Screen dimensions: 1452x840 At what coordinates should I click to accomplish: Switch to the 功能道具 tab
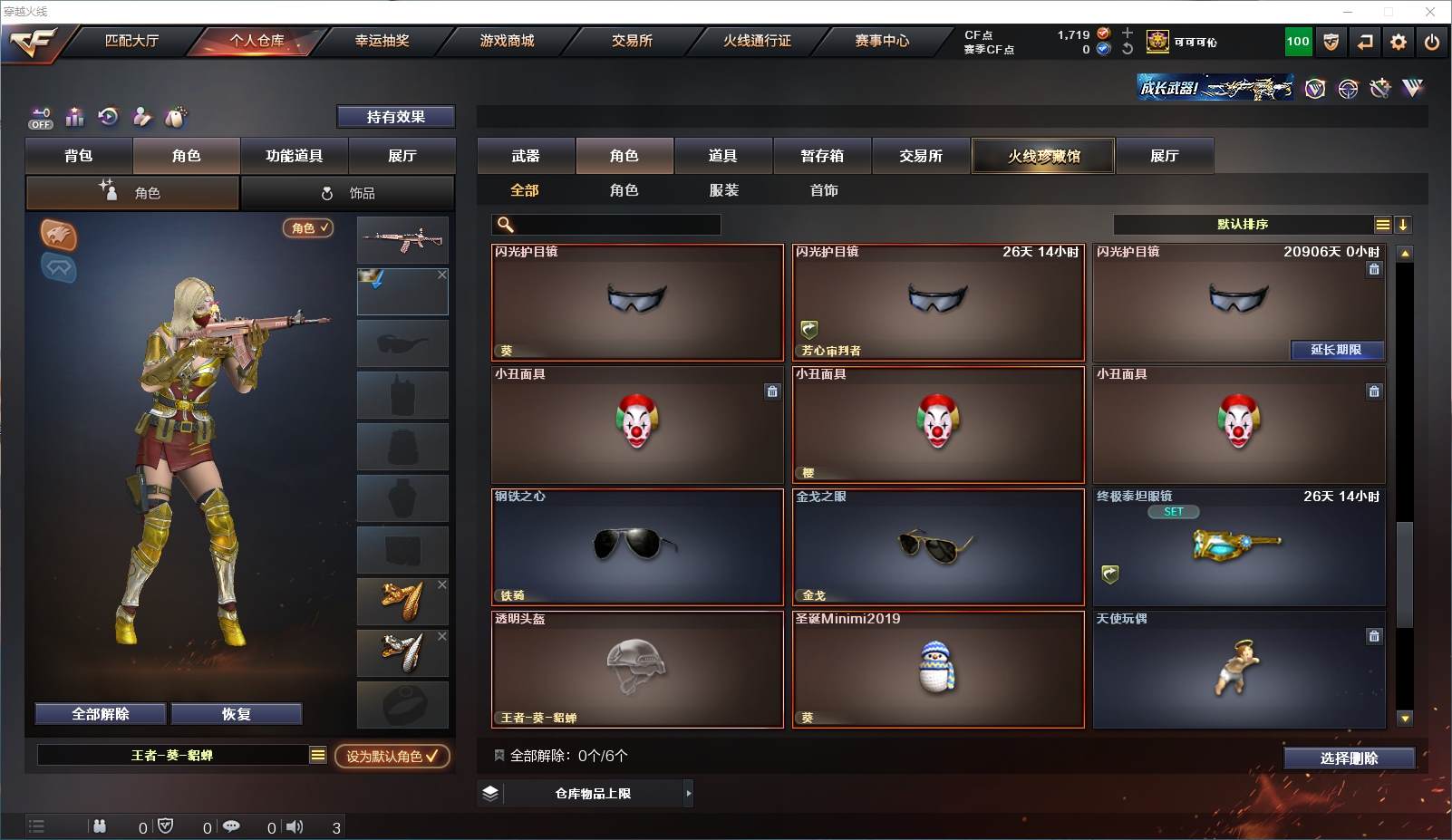[294, 156]
